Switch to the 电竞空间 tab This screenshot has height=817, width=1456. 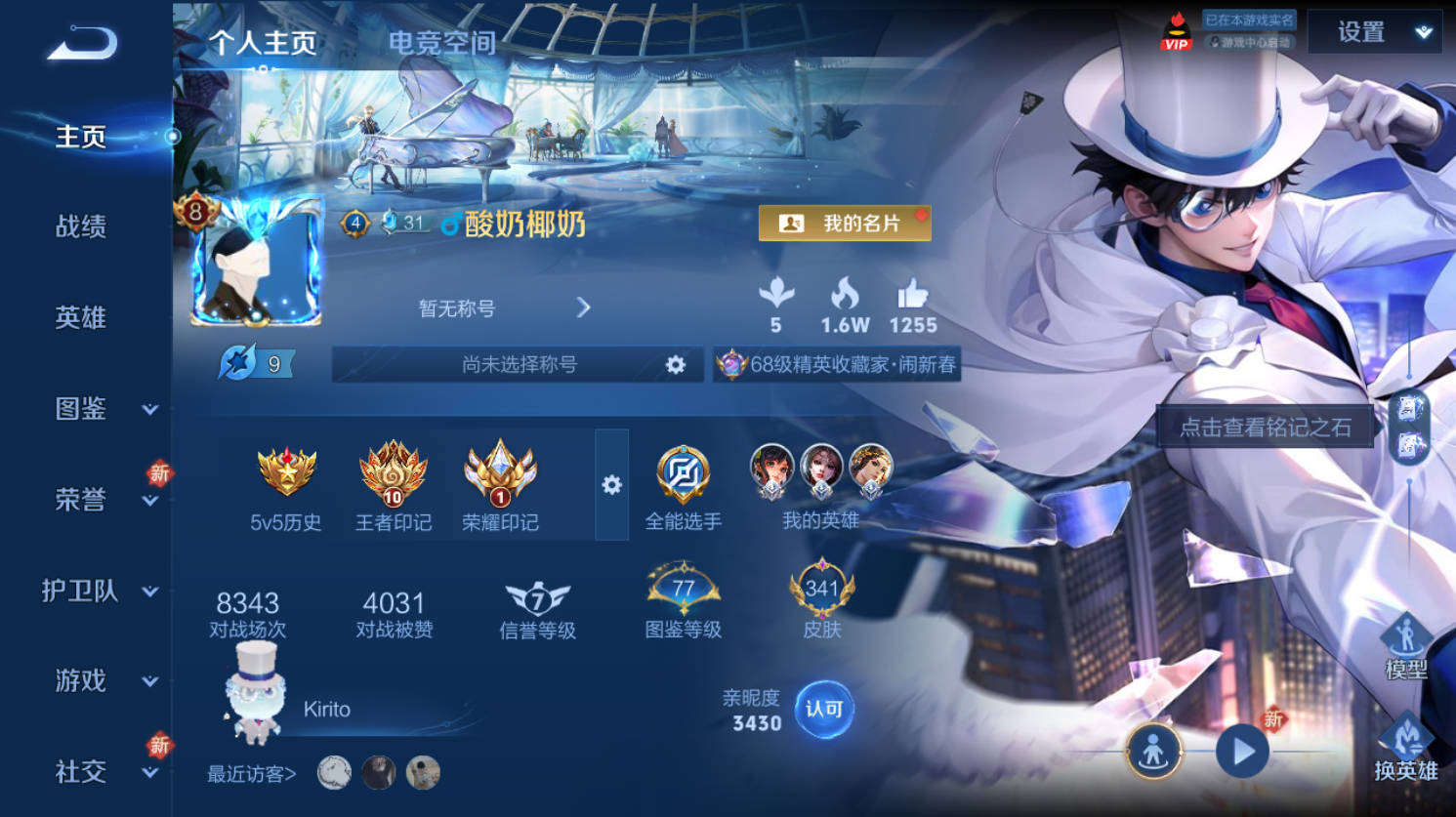tap(441, 43)
